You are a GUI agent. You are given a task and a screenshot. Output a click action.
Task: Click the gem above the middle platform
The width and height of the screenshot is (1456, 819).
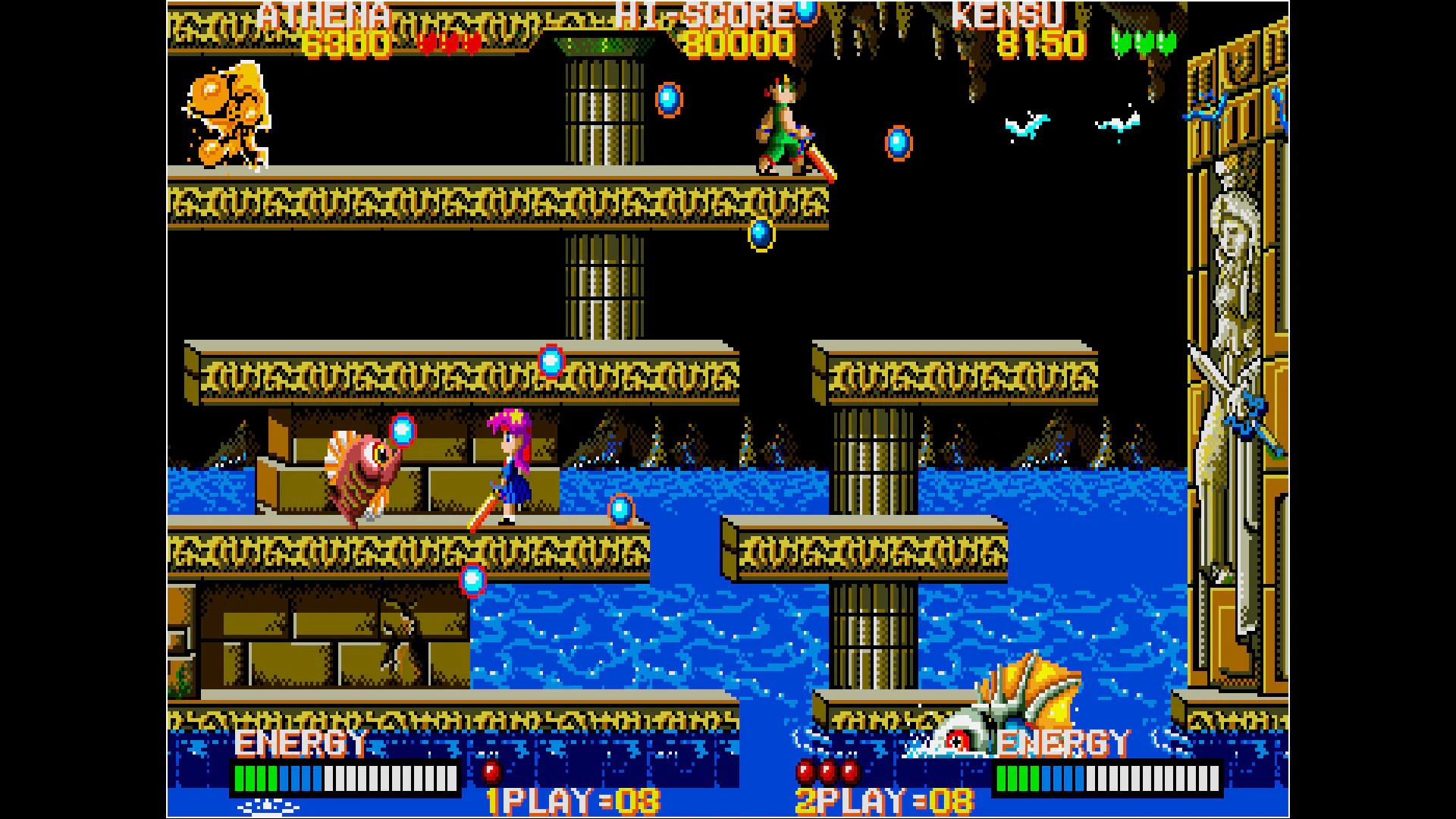pyautogui.click(x=550, y=360)
